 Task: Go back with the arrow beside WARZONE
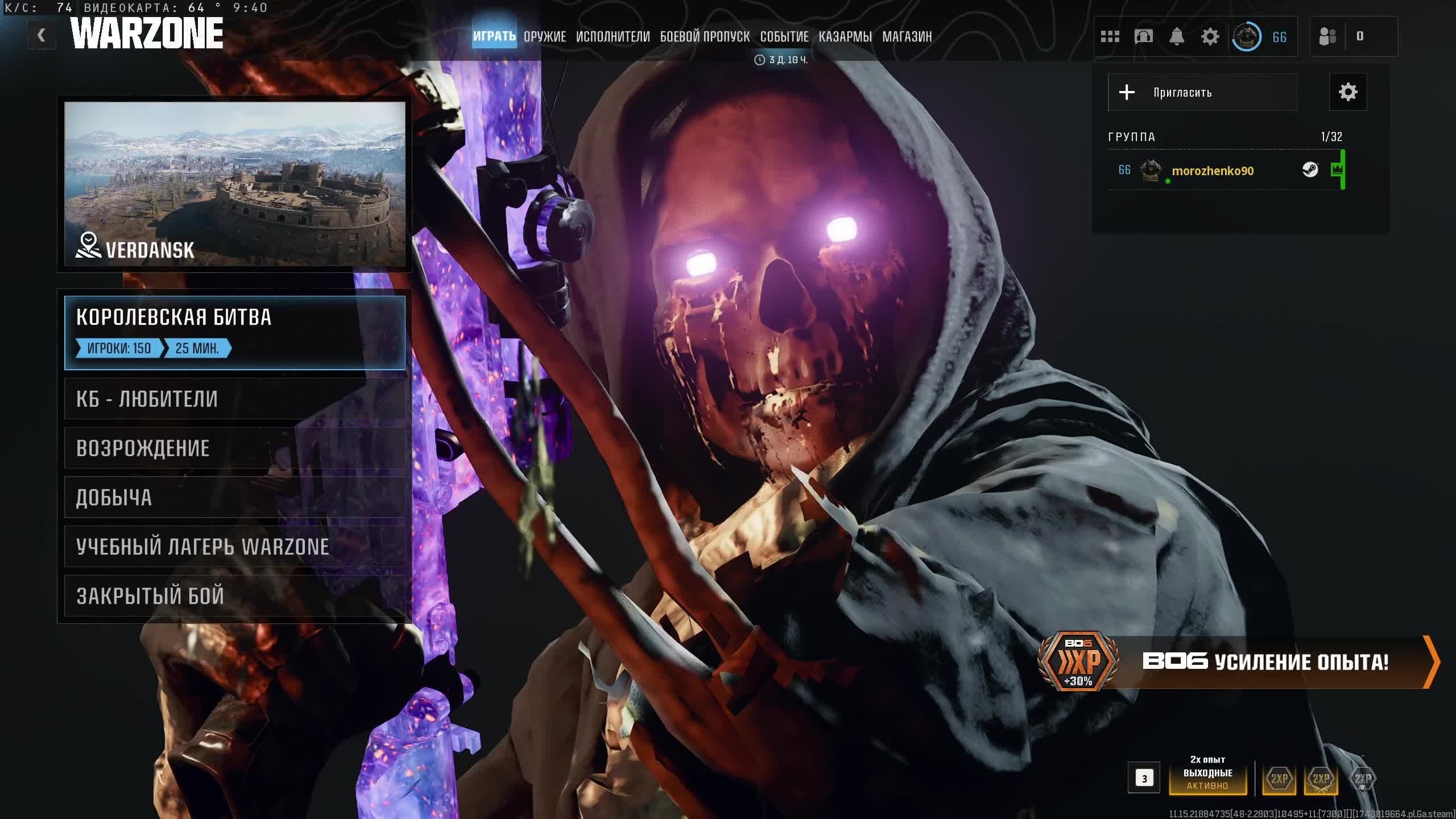click(x=42, y=36)
